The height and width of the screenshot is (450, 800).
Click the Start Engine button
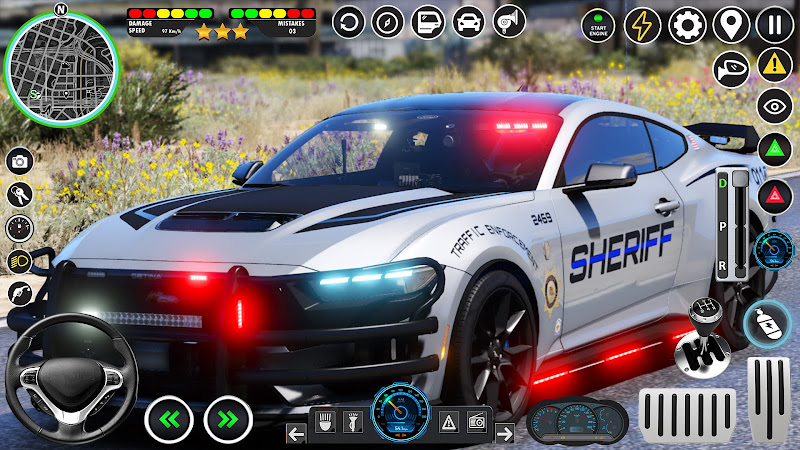(x=598, y=24)
